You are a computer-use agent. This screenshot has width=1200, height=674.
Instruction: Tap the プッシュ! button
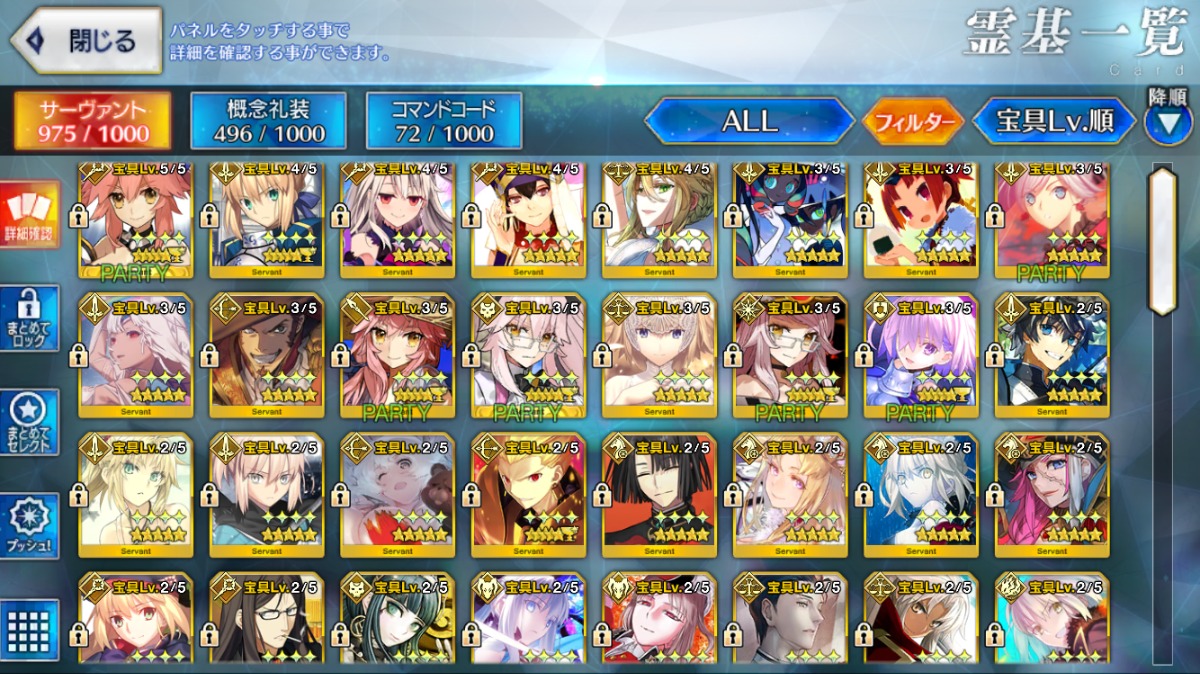(31, 526)
